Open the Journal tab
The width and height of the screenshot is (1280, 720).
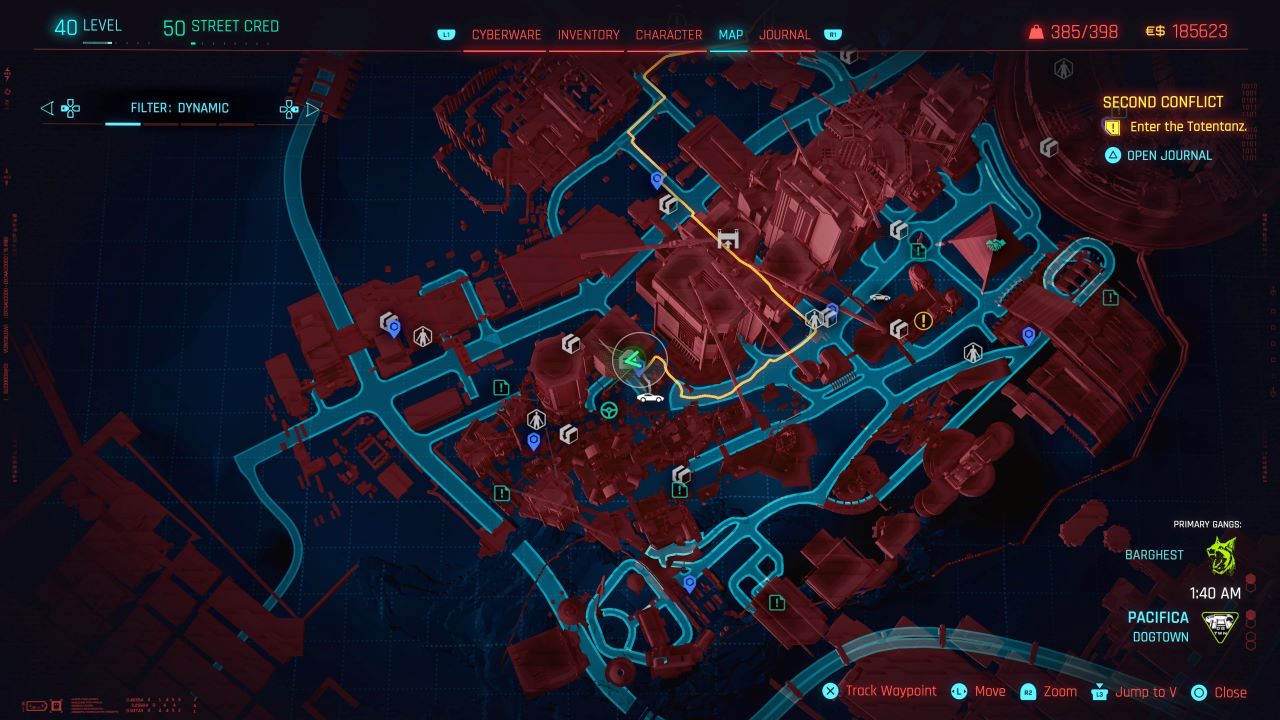click(786, 34)
